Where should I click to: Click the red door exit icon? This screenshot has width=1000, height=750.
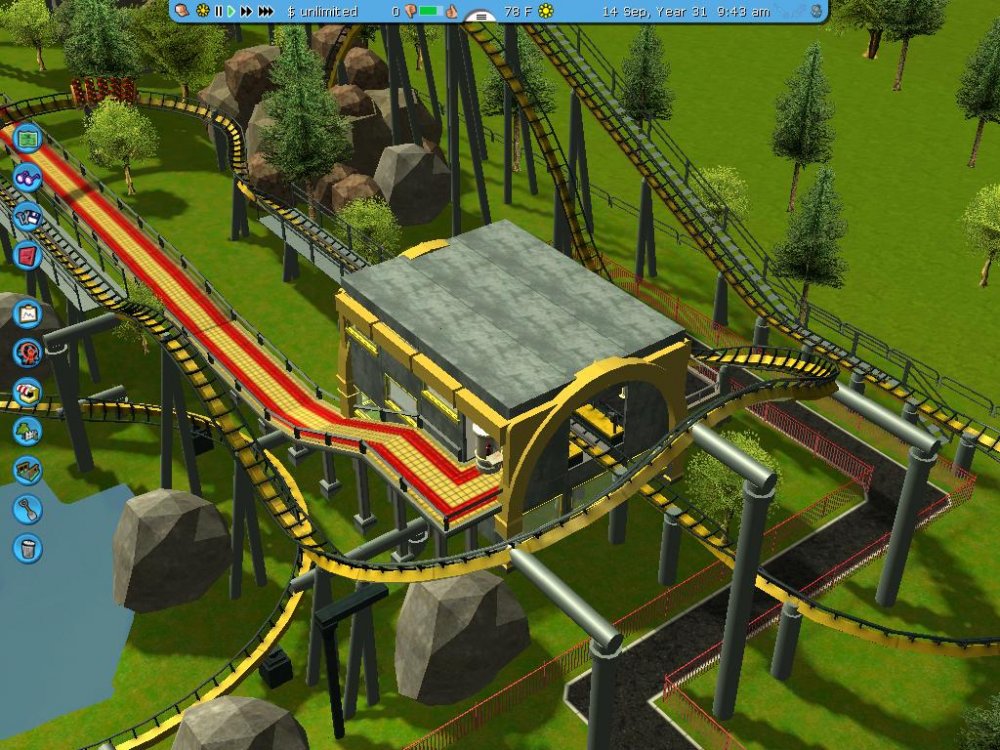[x=27, y=253]
